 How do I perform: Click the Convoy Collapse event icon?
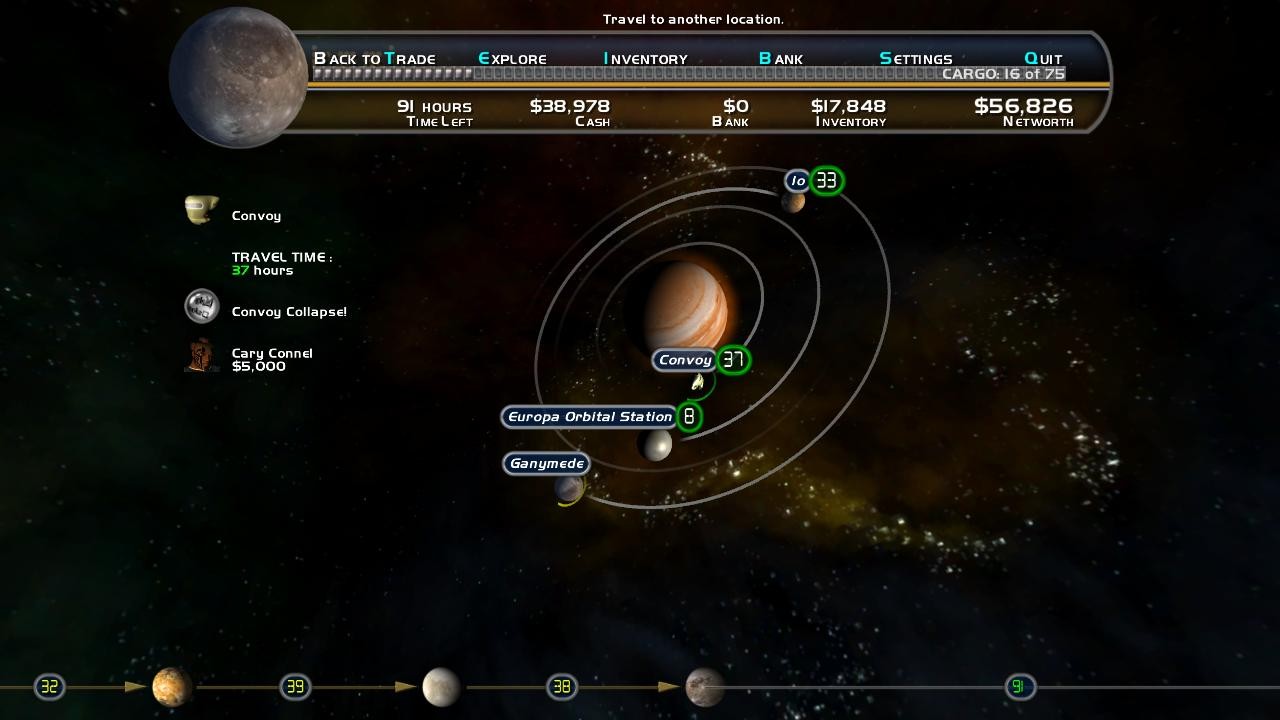coord(202,307)
